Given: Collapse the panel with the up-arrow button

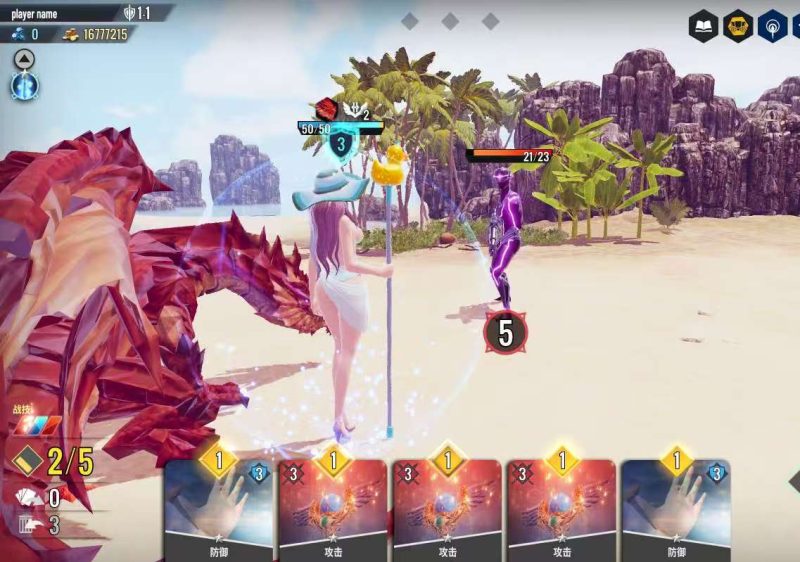Looking at the screenshot, I should (24, 59).
